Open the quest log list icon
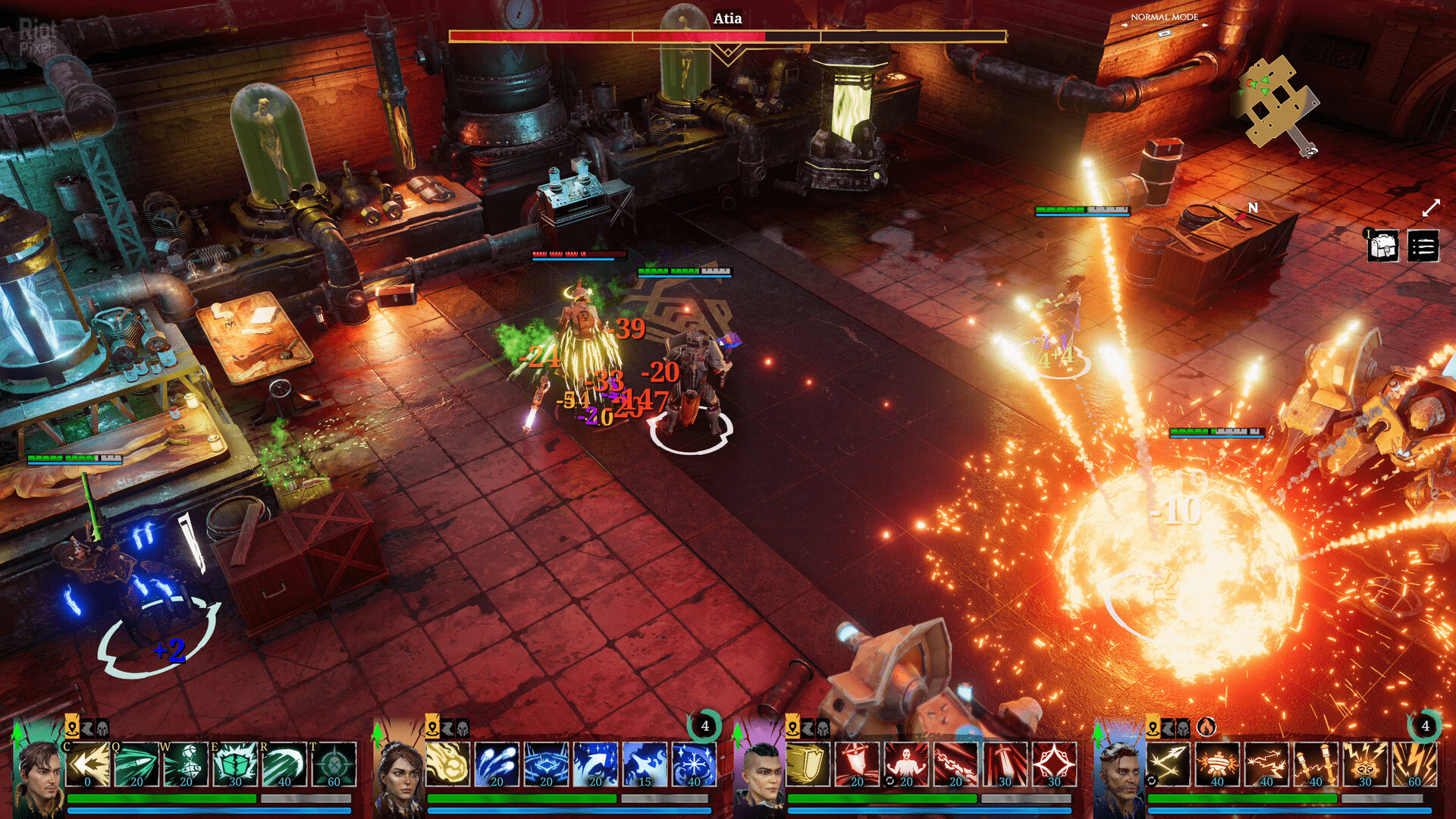Image resolution: width=1456 pixels, height=819 pixels. point(1423,246)
